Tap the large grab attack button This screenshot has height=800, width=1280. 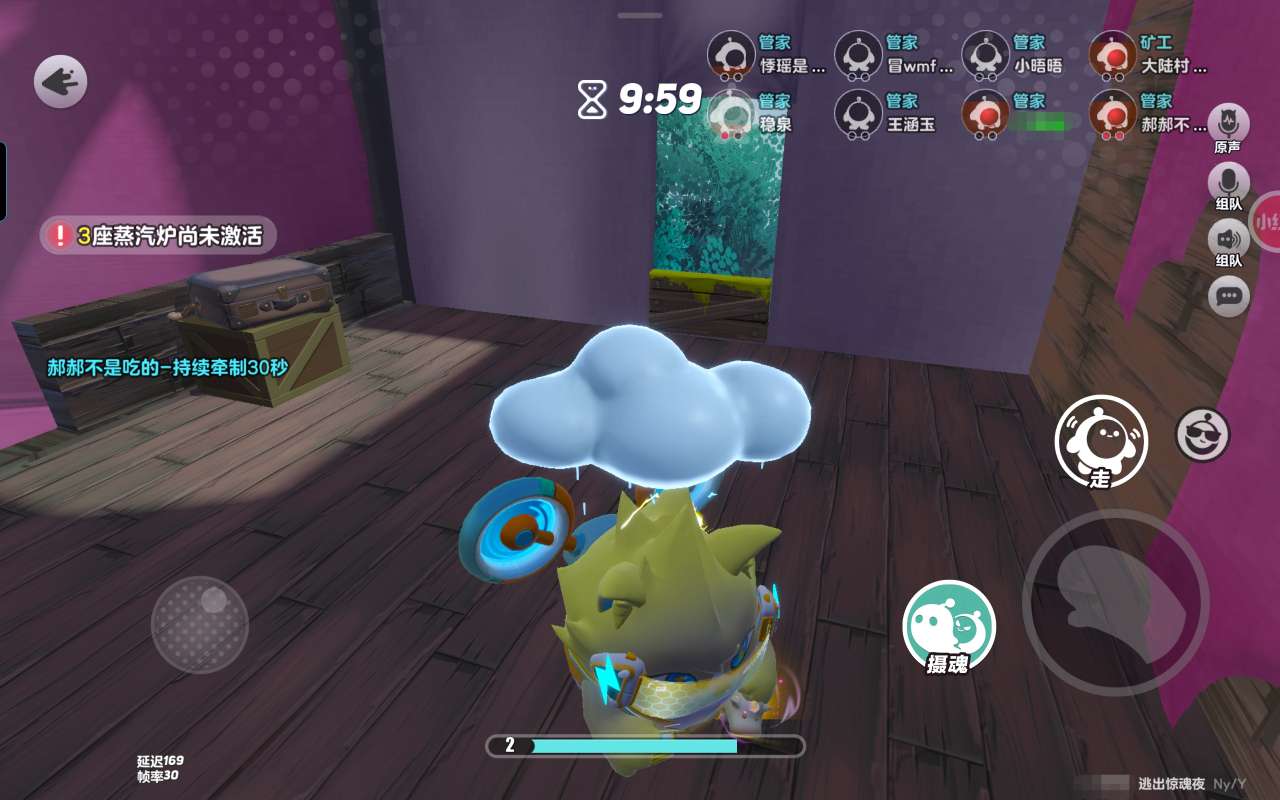tap(1115, 601)
